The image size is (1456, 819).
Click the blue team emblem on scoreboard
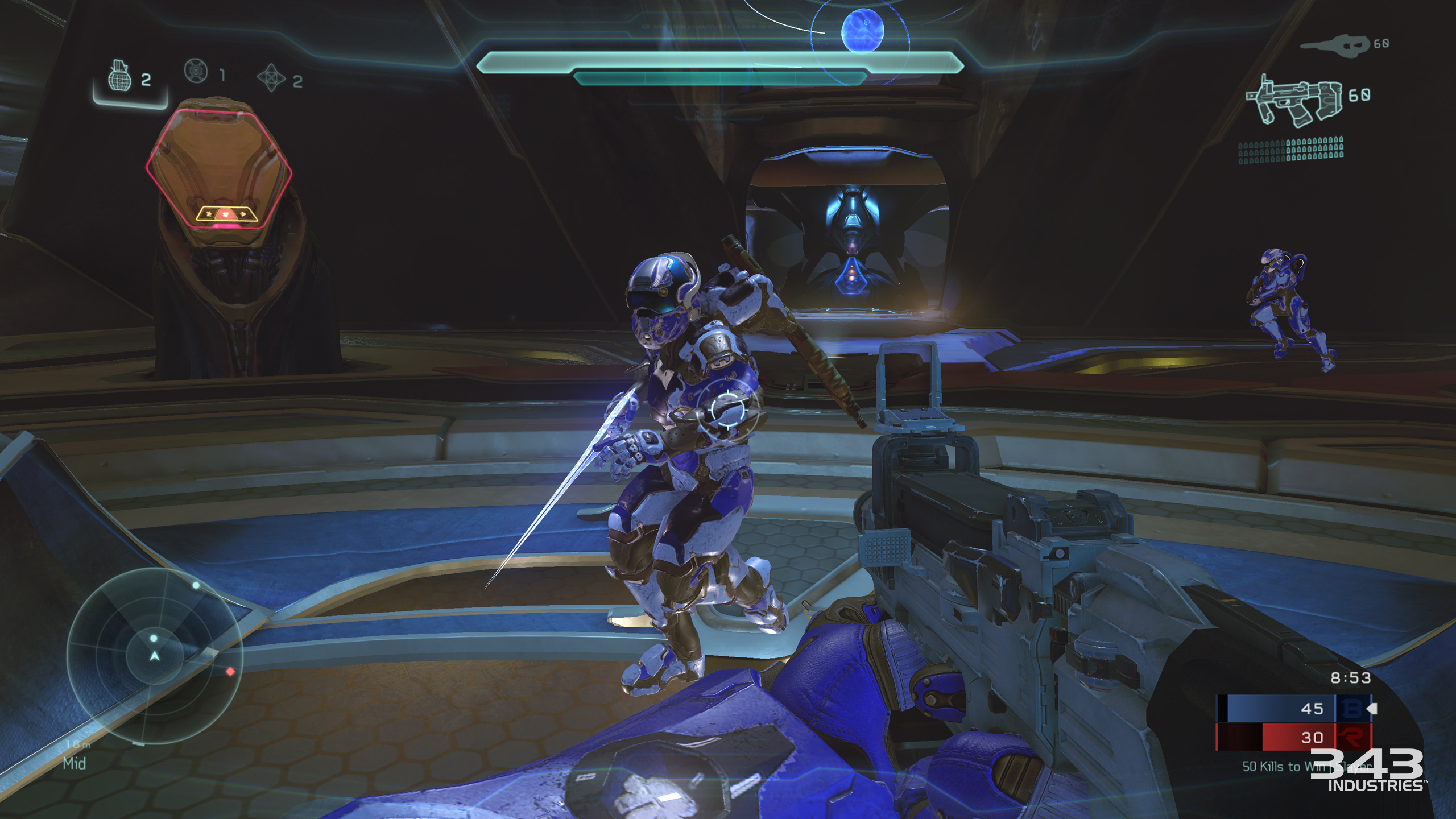pos(1352,709)
